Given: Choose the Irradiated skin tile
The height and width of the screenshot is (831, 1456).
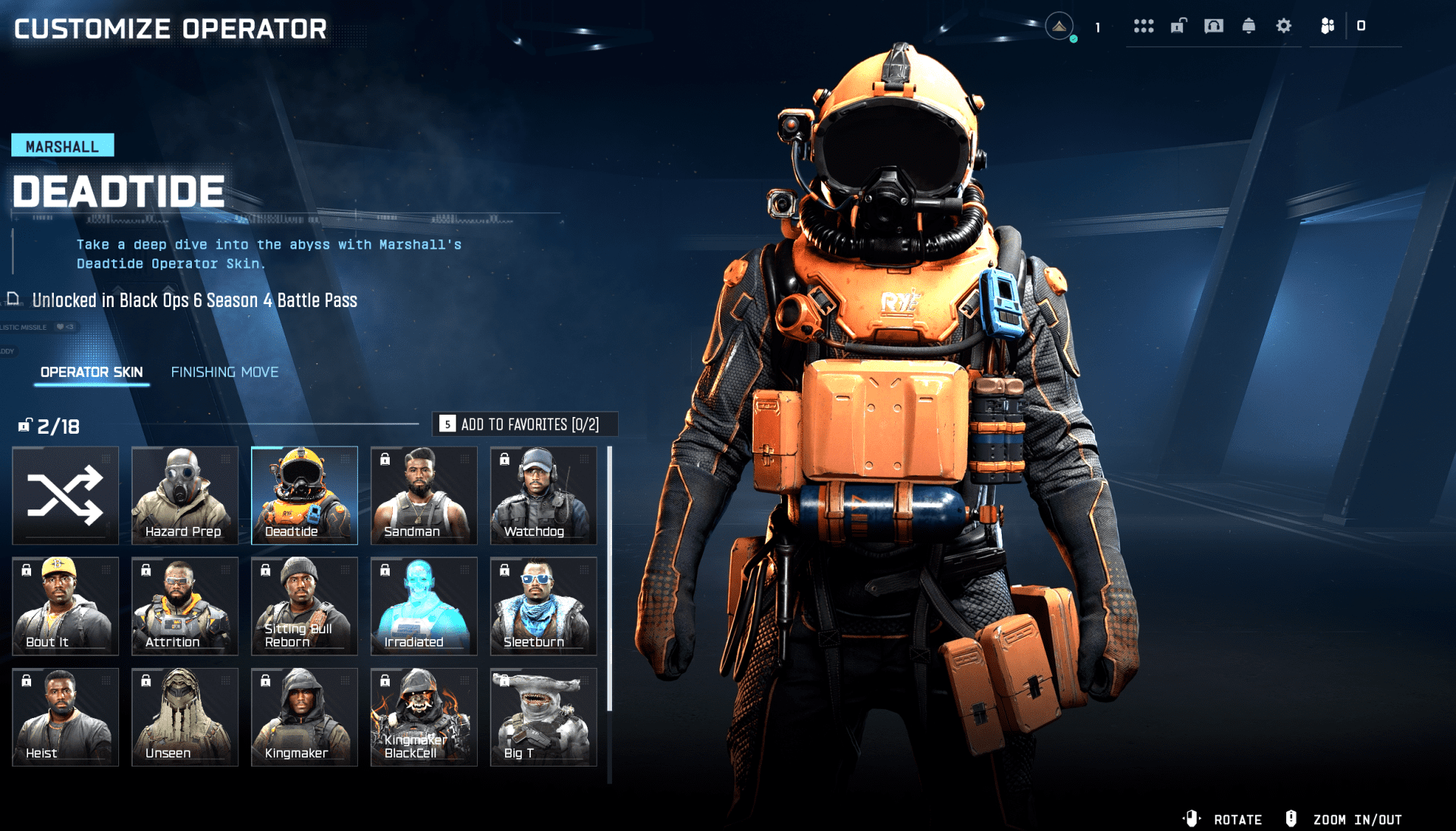Looking at the screenshot, I should (x=423, y=606).
